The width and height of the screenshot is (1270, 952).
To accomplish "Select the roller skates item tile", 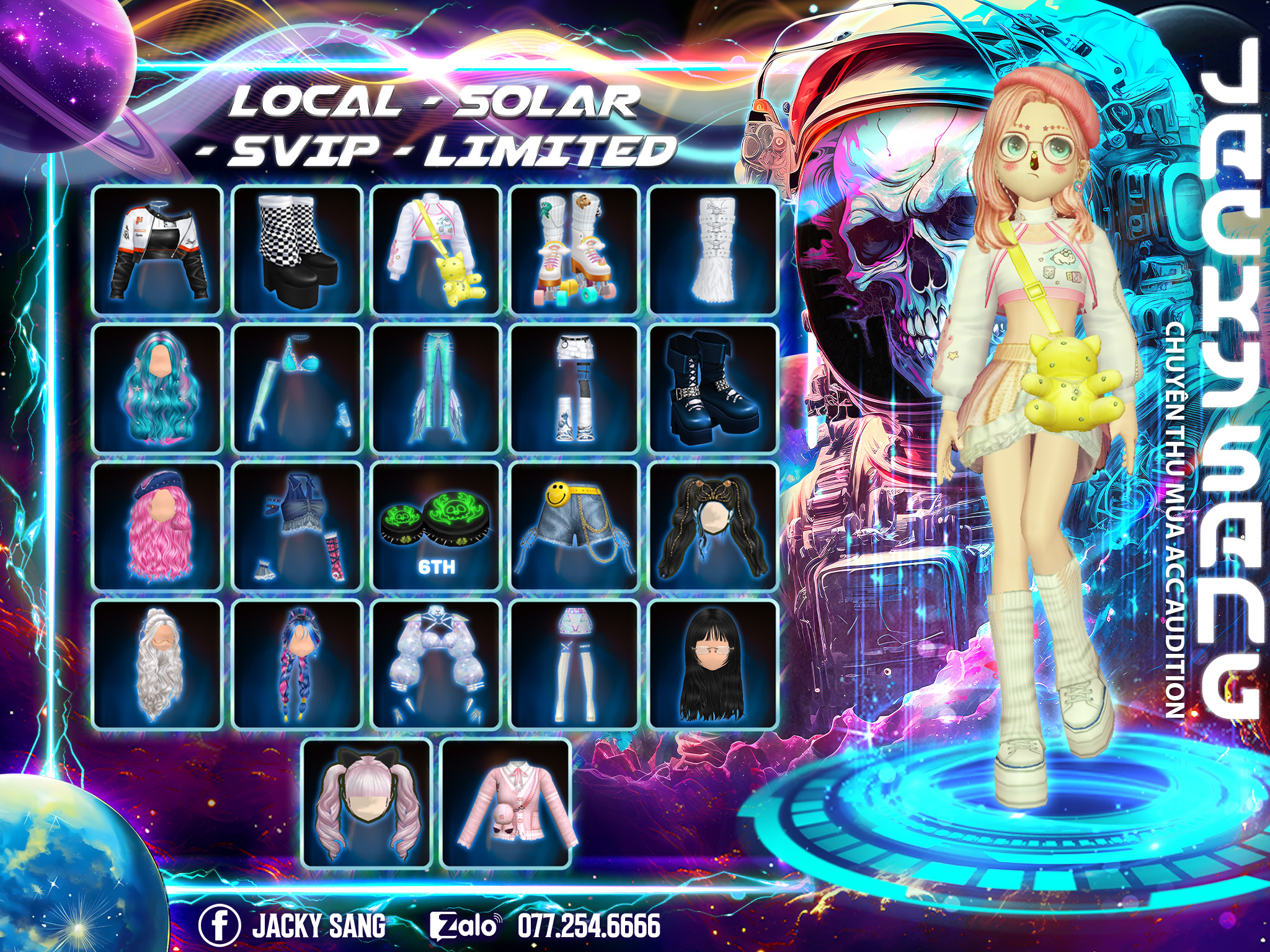I will (x=575, y=250).
